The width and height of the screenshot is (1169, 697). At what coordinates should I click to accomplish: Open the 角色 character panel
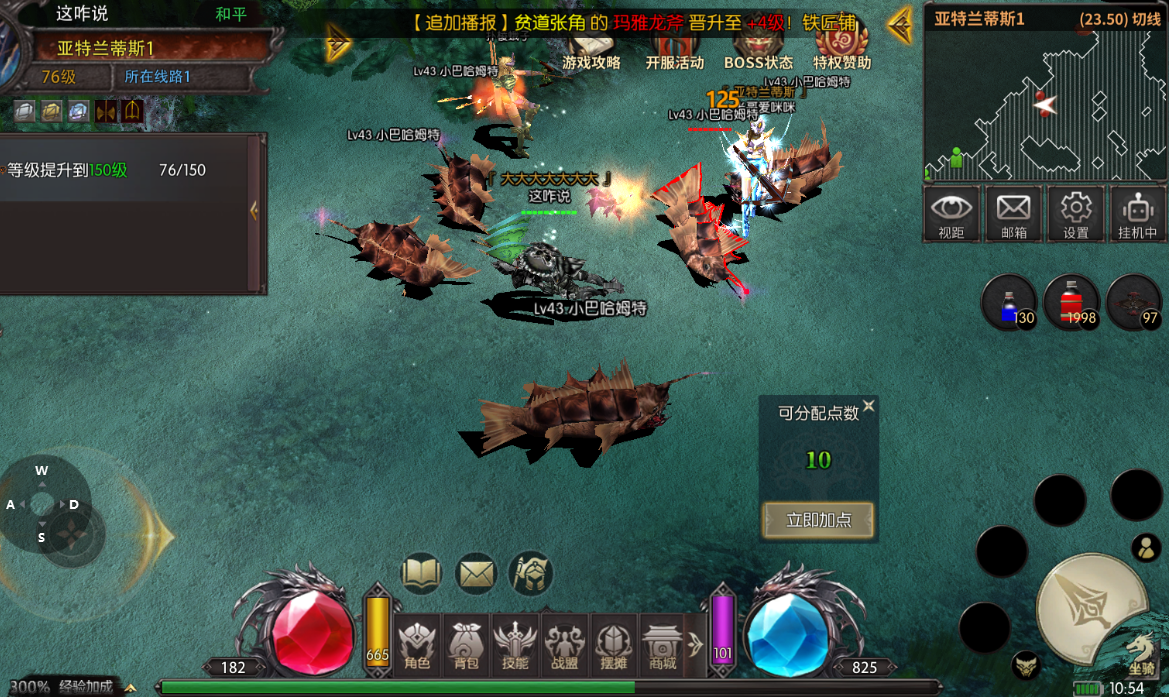click(417, 643)
